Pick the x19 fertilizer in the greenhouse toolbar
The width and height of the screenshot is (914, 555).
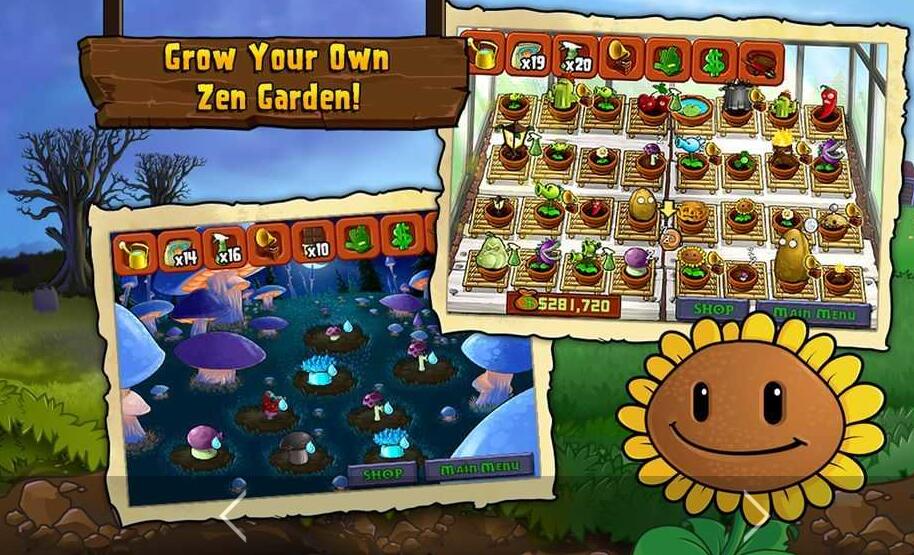529,55
